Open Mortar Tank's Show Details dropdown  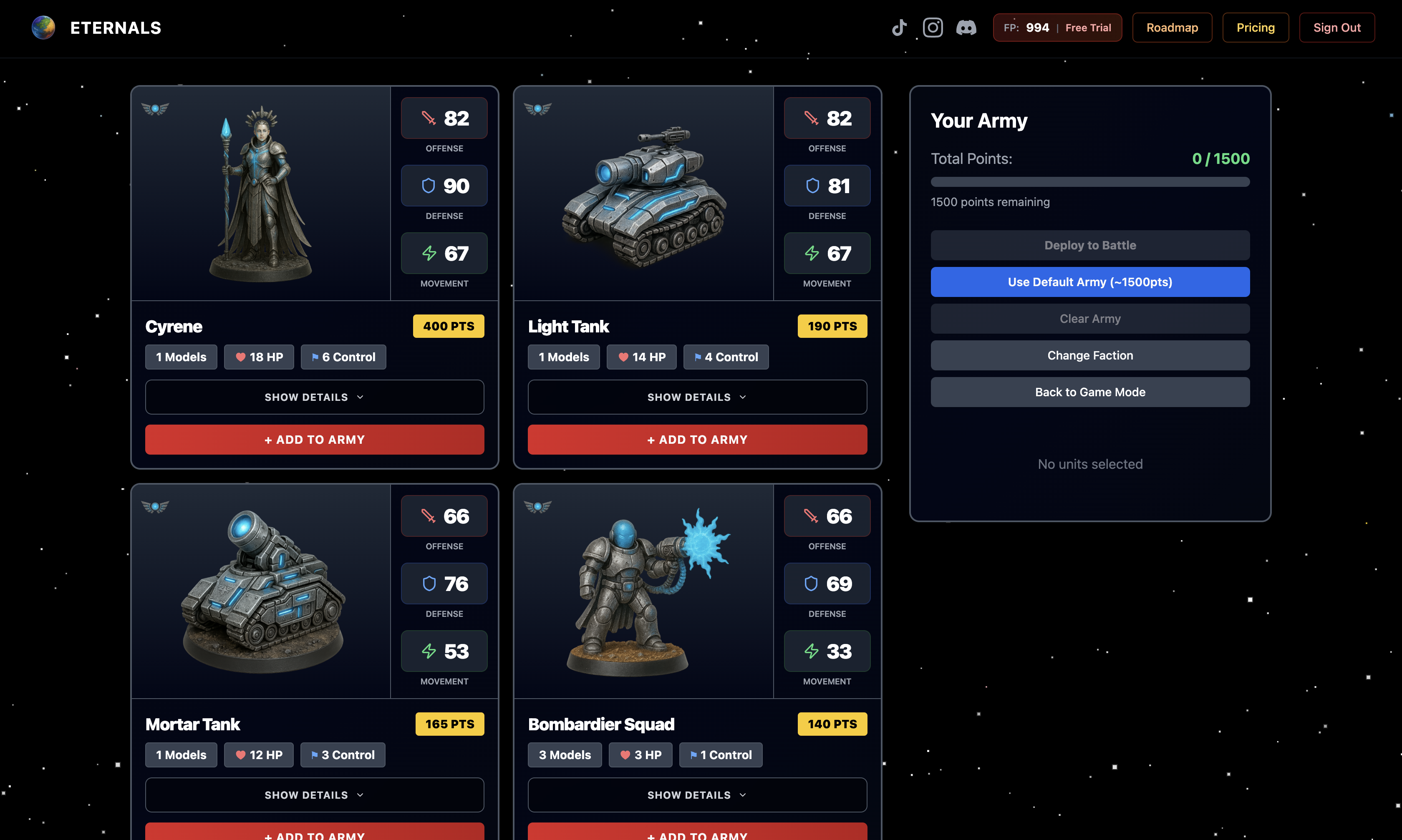click(x=314, y=795)
